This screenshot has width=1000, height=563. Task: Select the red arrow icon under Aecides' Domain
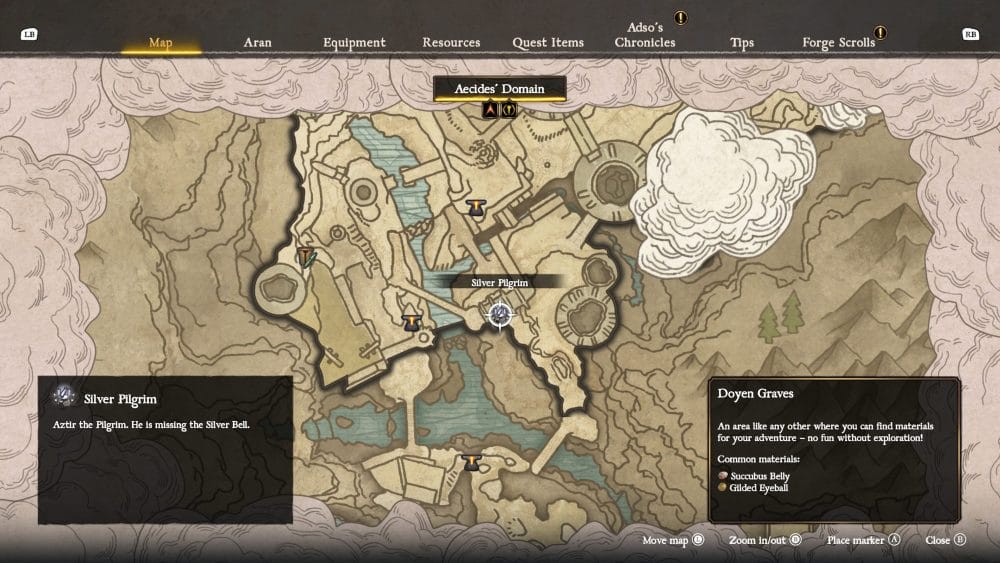coord(490,110)
